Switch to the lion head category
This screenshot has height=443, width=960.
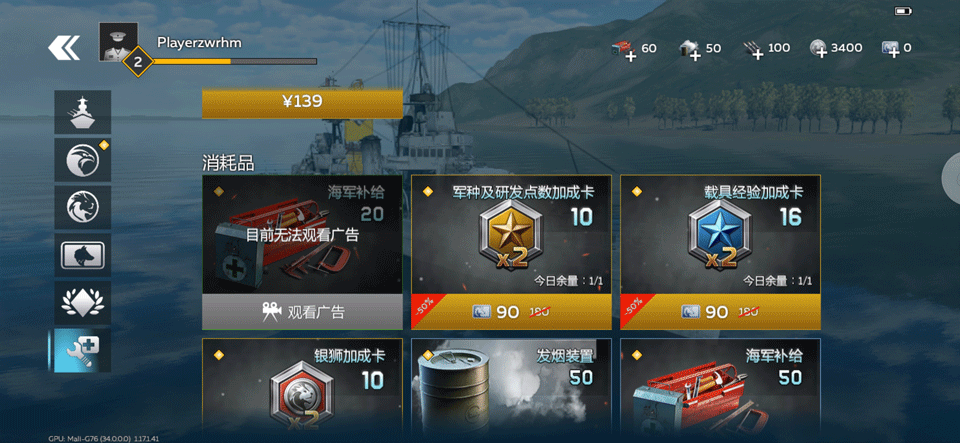click(82, 207)
